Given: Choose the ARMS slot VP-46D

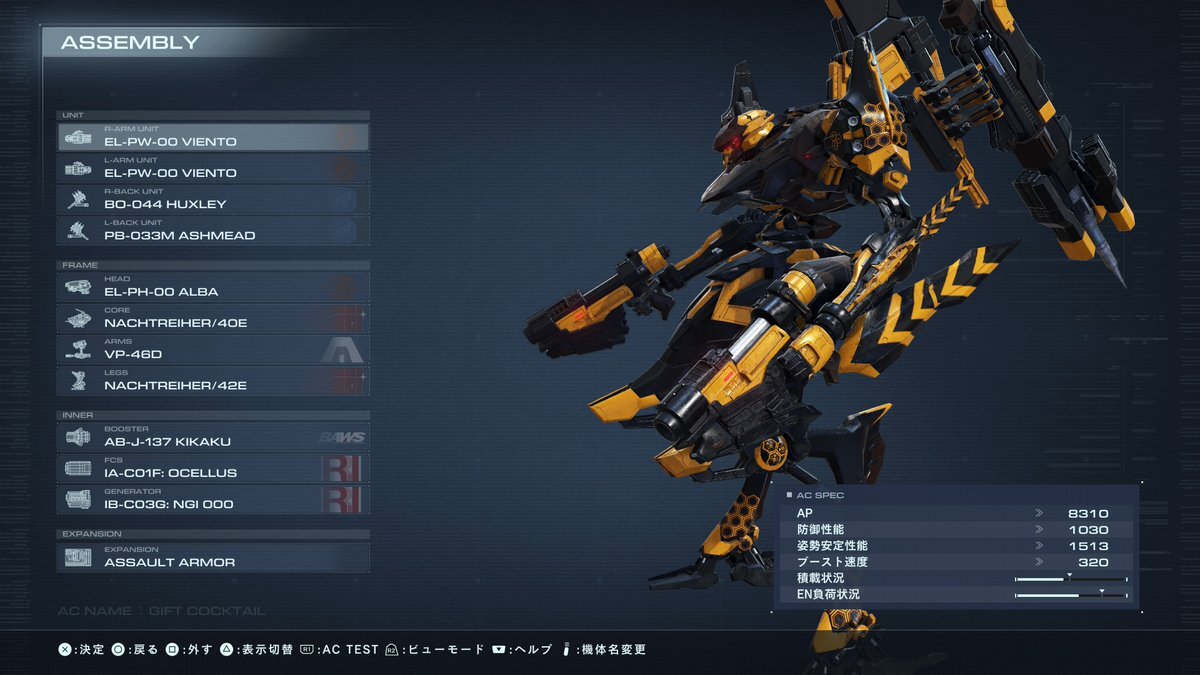Looking at the screenshot, I should pos(213,349).
